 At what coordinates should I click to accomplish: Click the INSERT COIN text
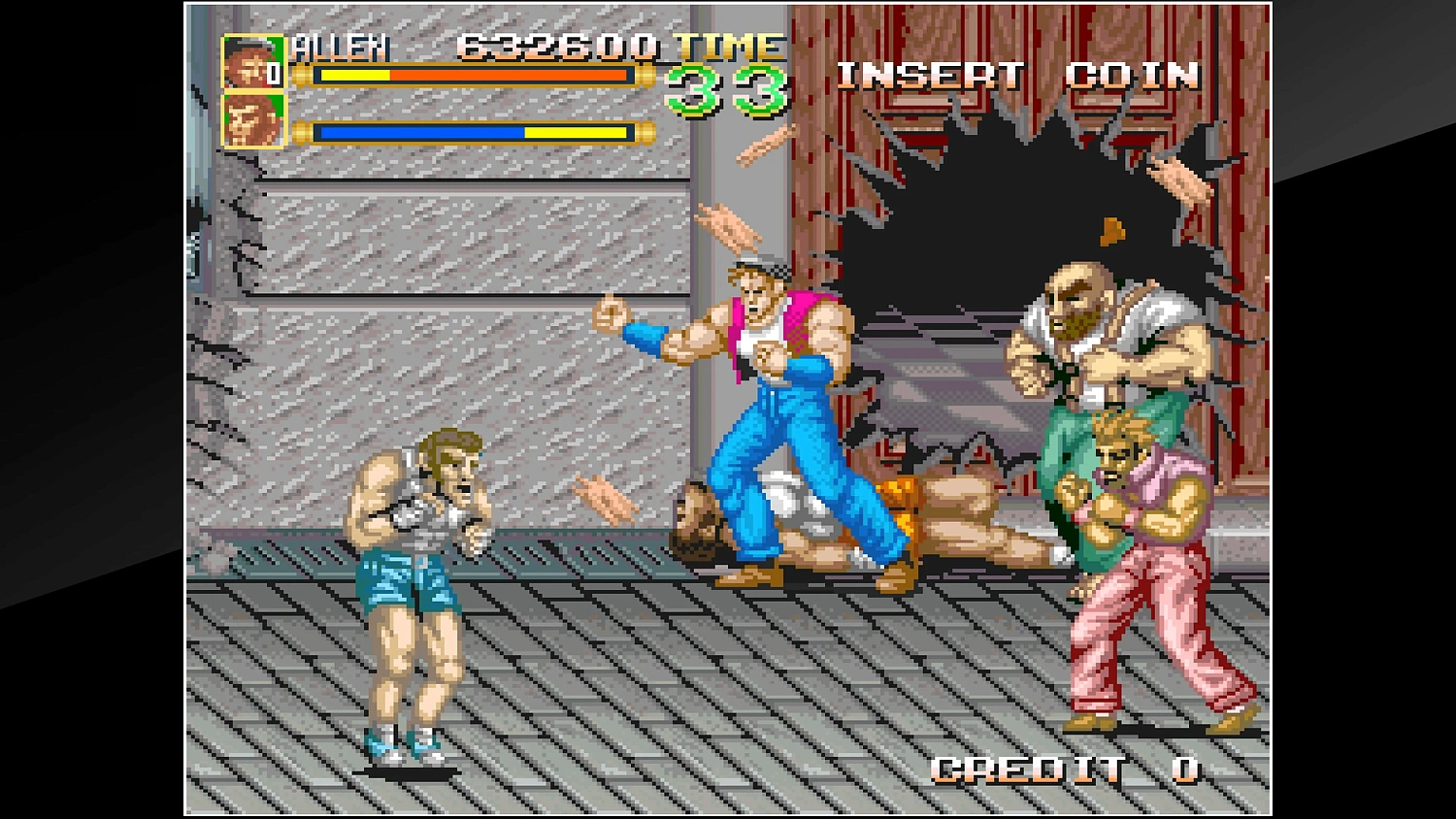coord(1019,75)
